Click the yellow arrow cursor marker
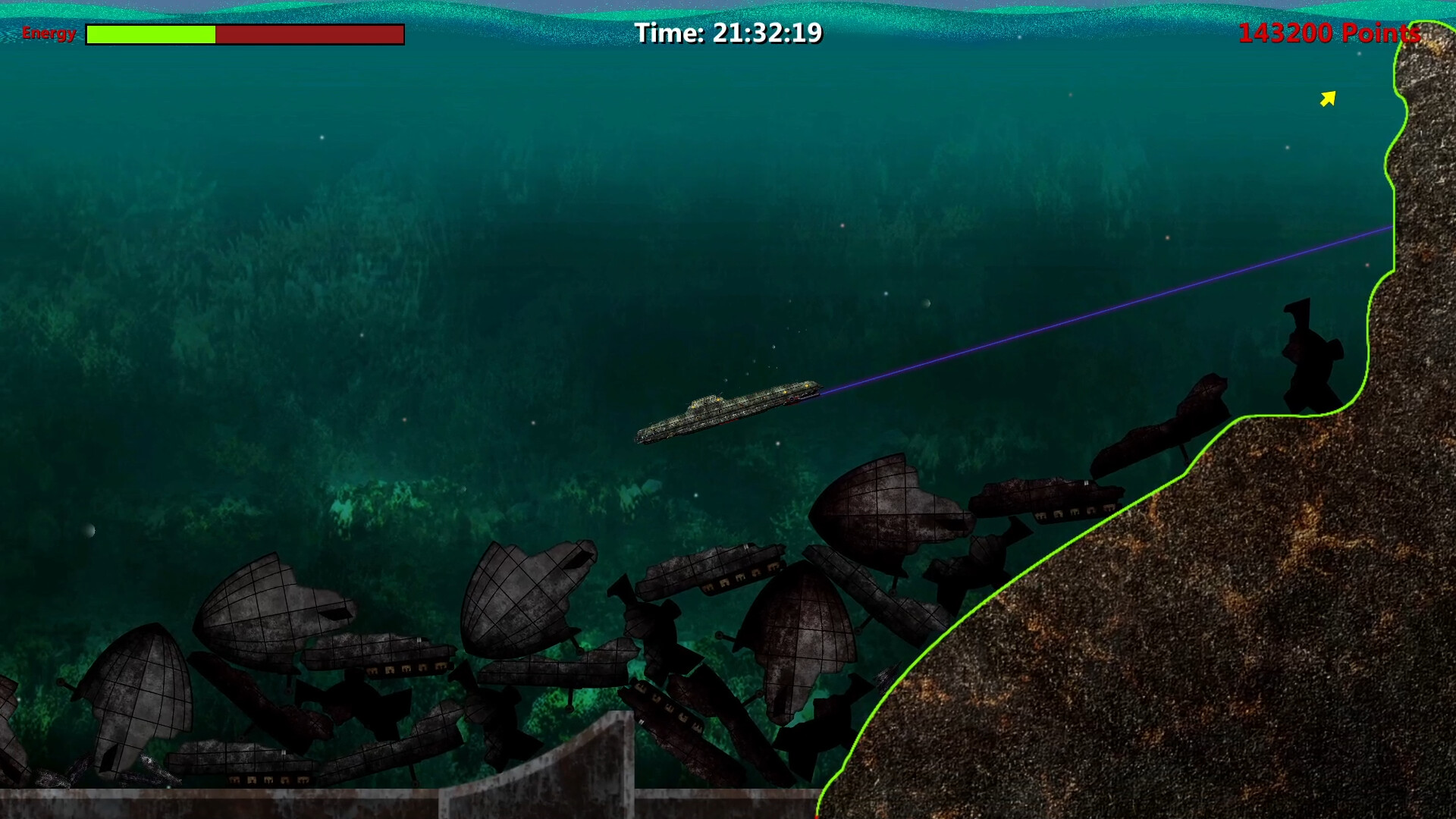The width and height of the screenshot is (1456, 819). (x=1329, y=97)
